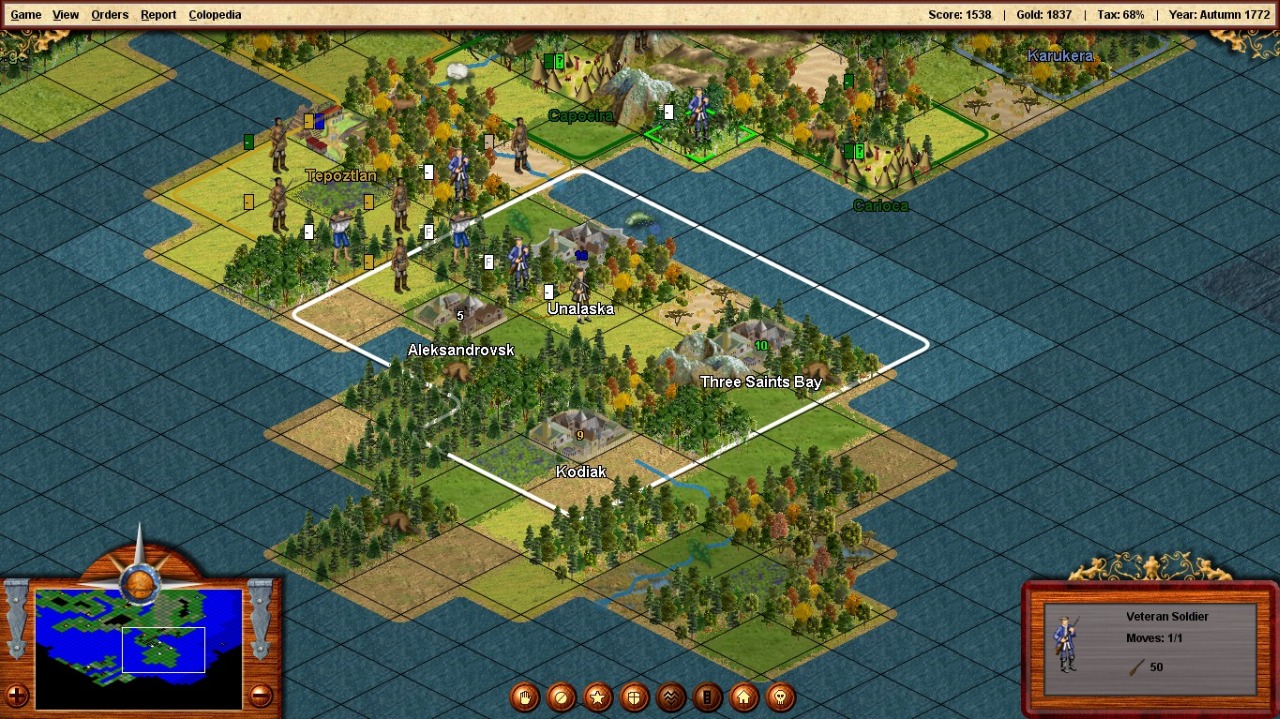Zoom out the minimap with minus button

tap(260, 695)
